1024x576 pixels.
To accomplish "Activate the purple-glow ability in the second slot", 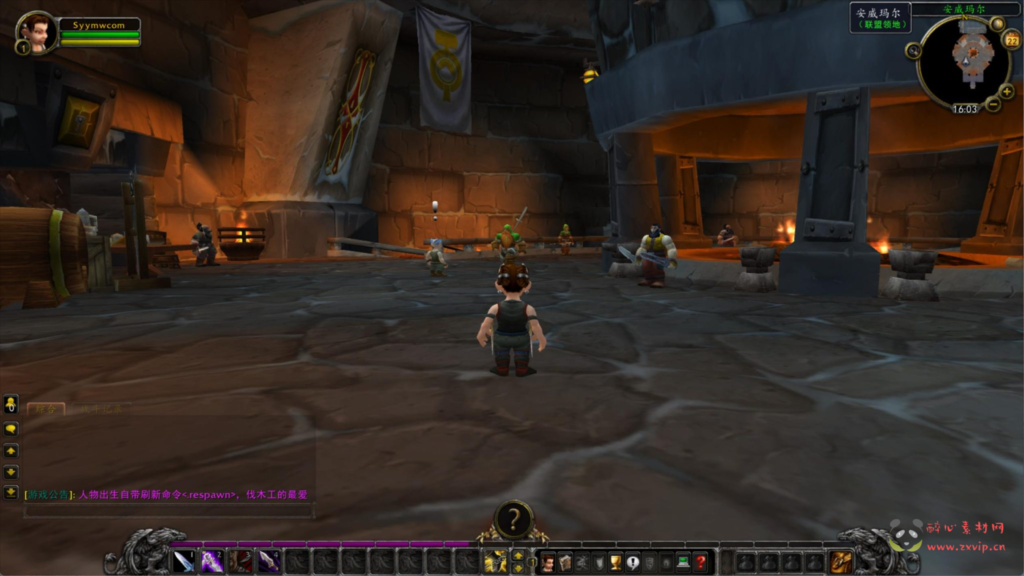I will pyautogui.click(x=213, y=561).
